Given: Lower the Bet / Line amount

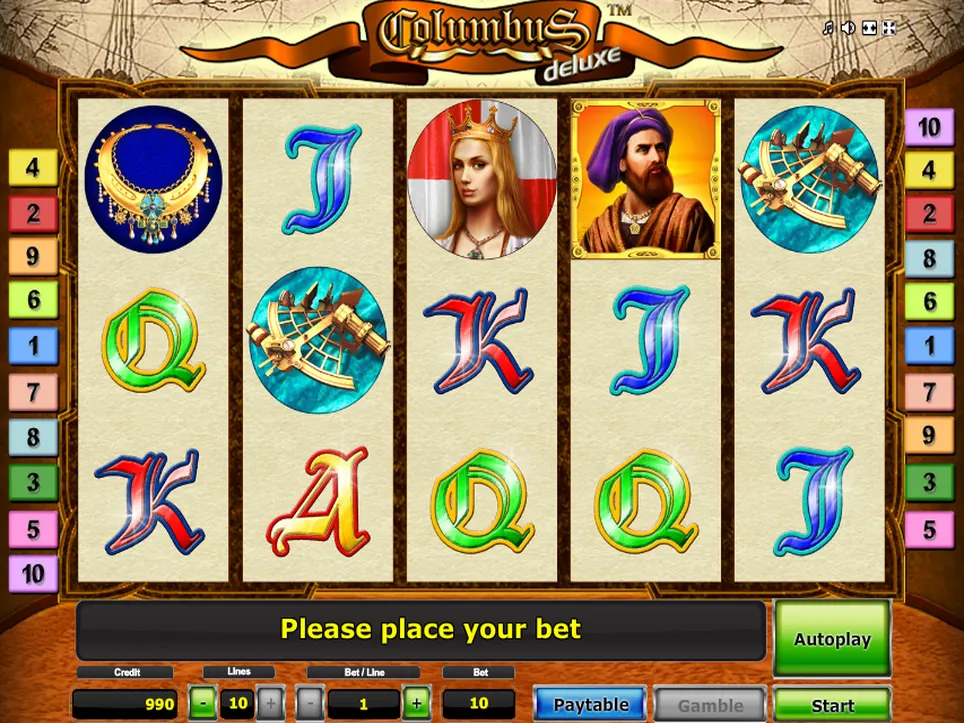Looking at the screenshot, I should [x=310, y=703].
